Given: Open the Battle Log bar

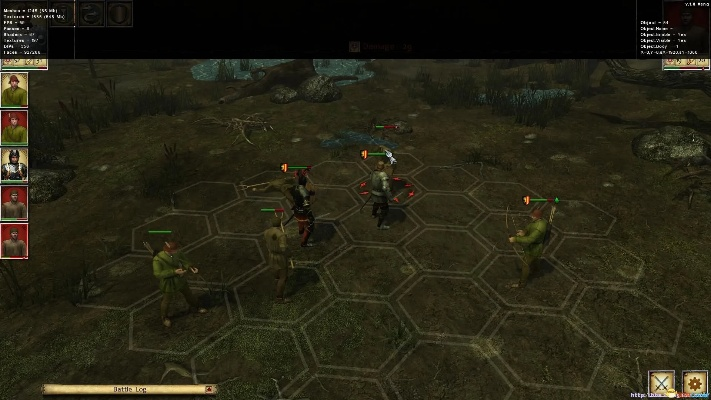Looking at the screenshot, I should [129, 389].
